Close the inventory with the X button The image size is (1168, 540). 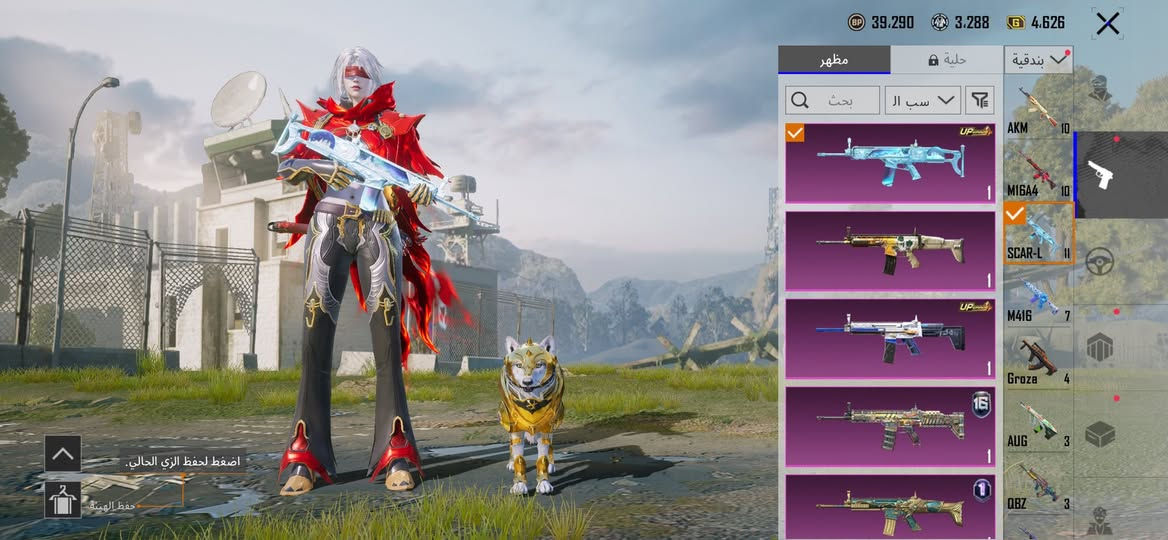click(x=1107, y=24)
